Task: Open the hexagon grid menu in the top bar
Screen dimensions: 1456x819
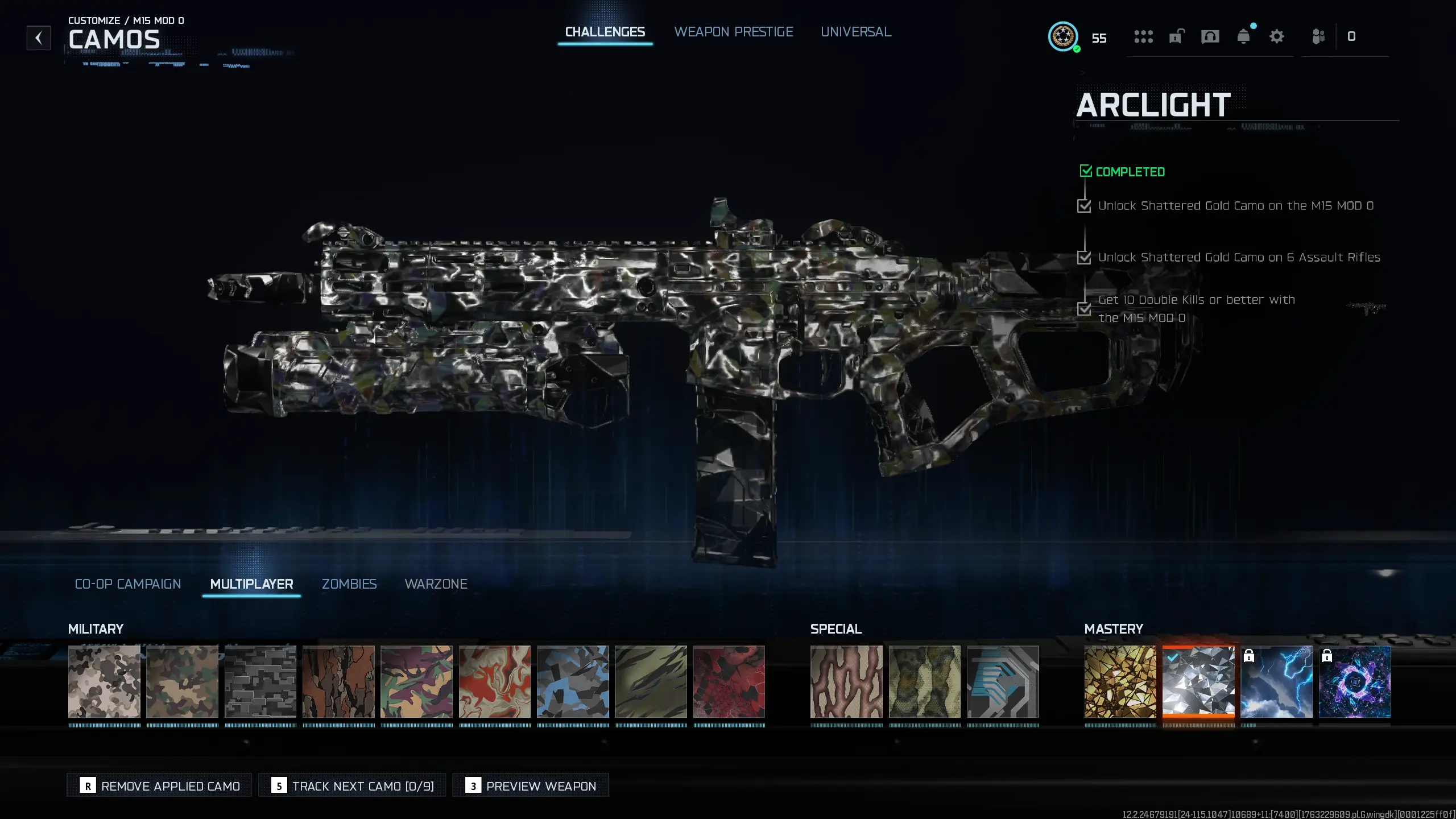Action: click(x=1143, y=36)
